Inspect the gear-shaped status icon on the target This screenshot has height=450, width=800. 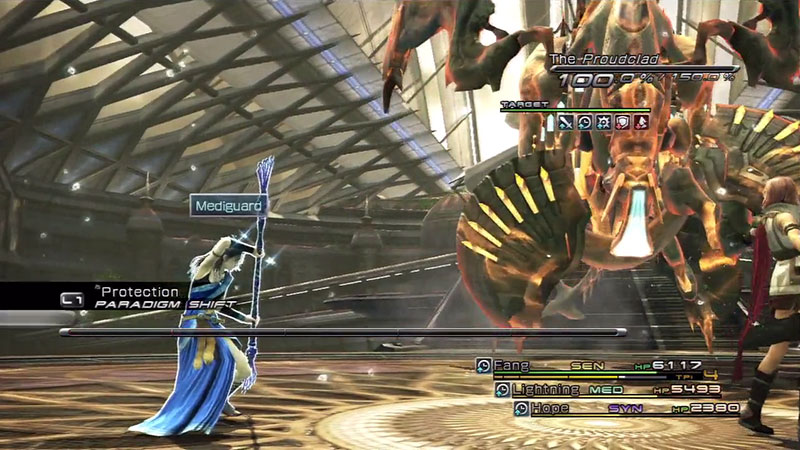[x=602, y=122]
